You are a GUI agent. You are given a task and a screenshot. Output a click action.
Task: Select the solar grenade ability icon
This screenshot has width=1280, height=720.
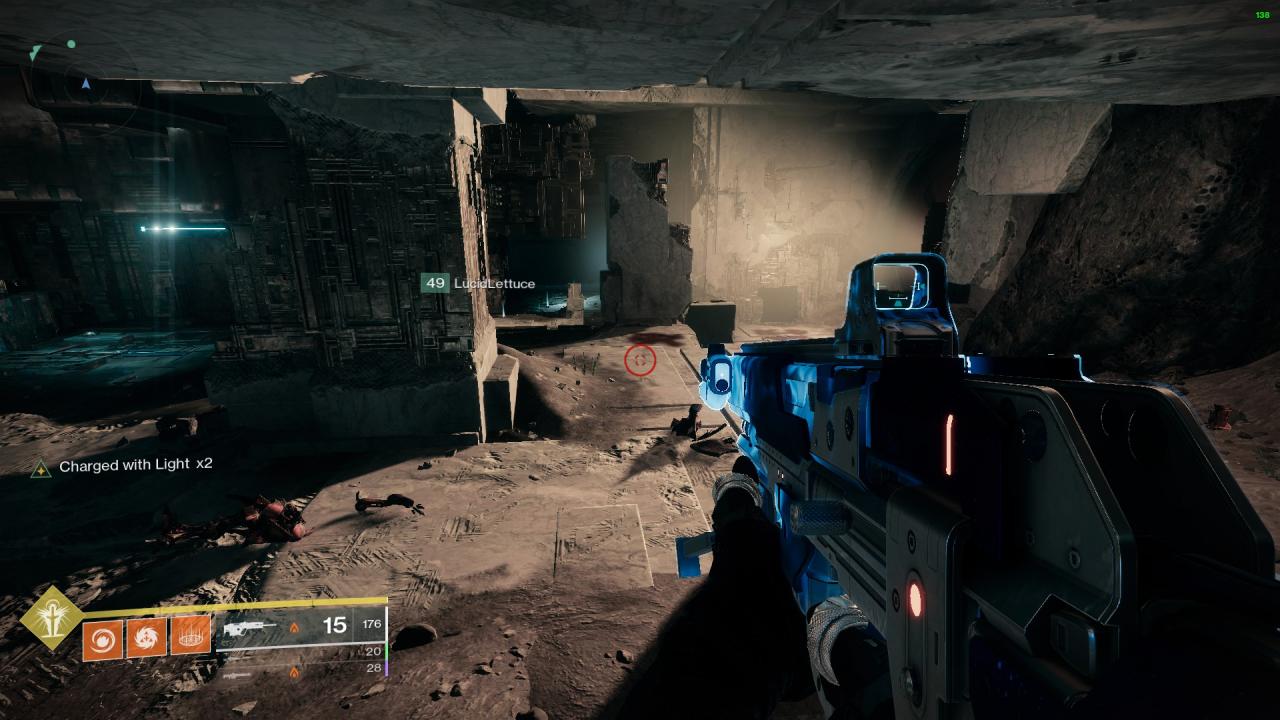click(102, 637)
